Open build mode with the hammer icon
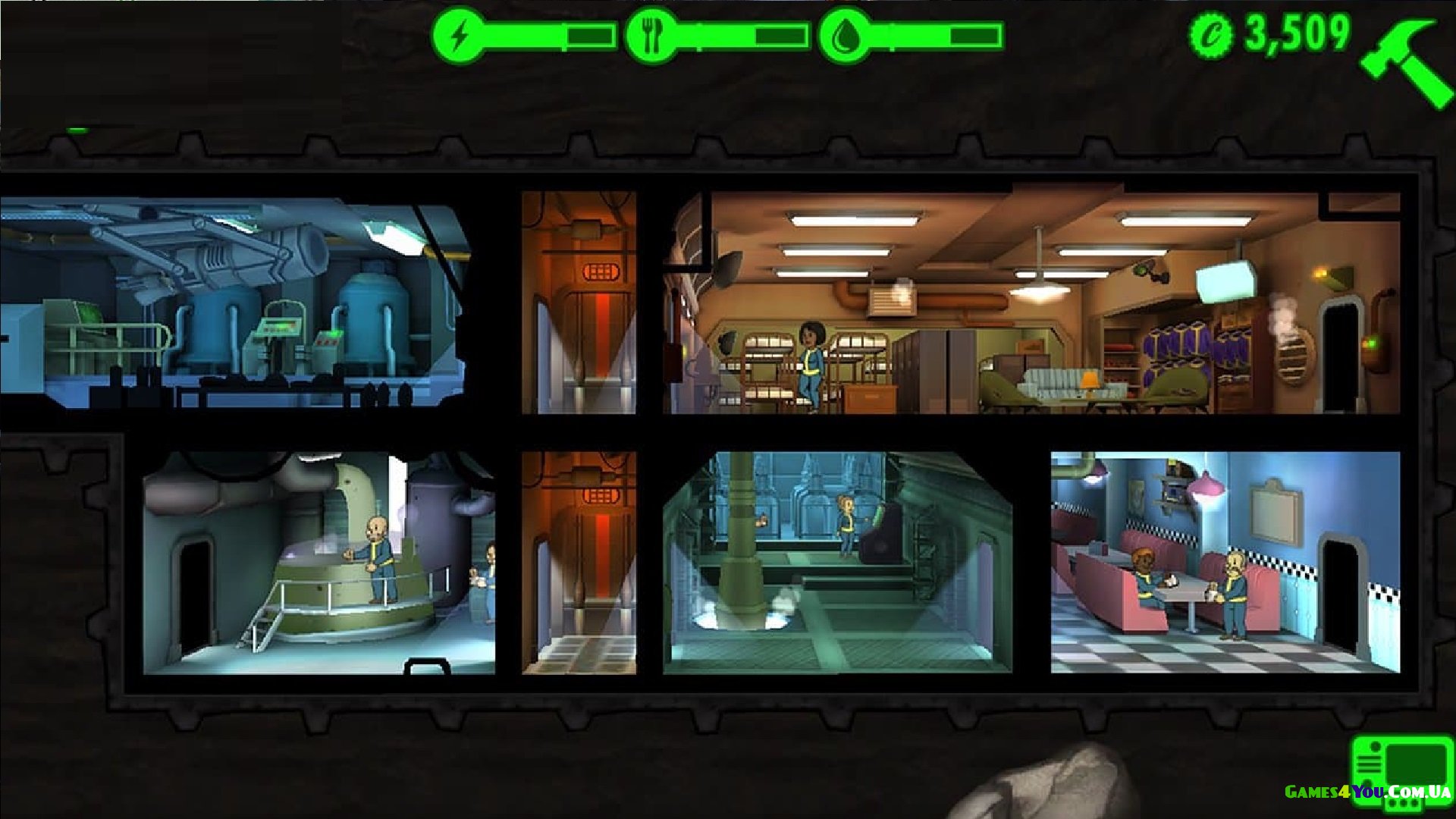The image size is (1456, 819). 1405,61
